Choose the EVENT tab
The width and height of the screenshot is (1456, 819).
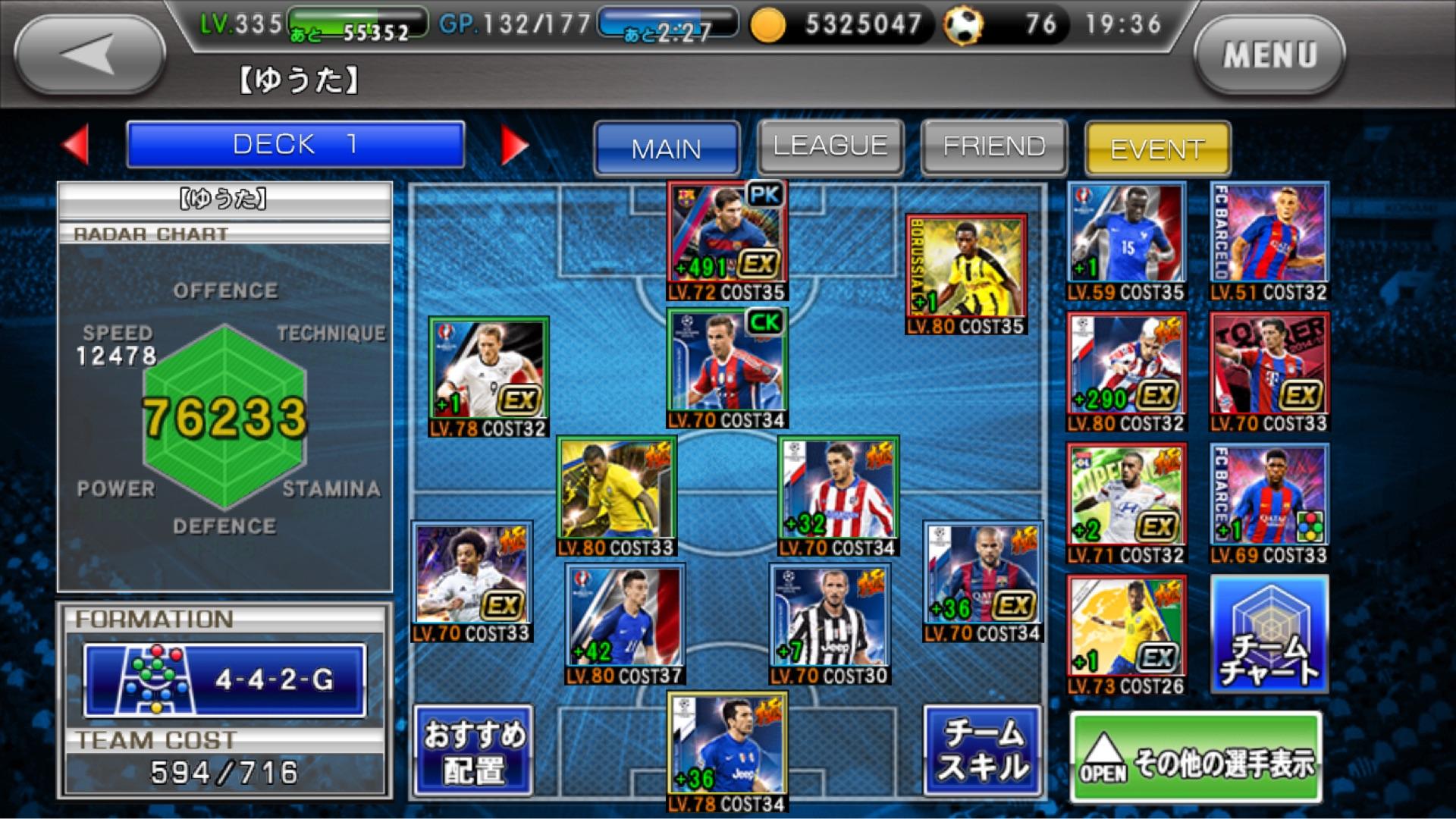1157,148
